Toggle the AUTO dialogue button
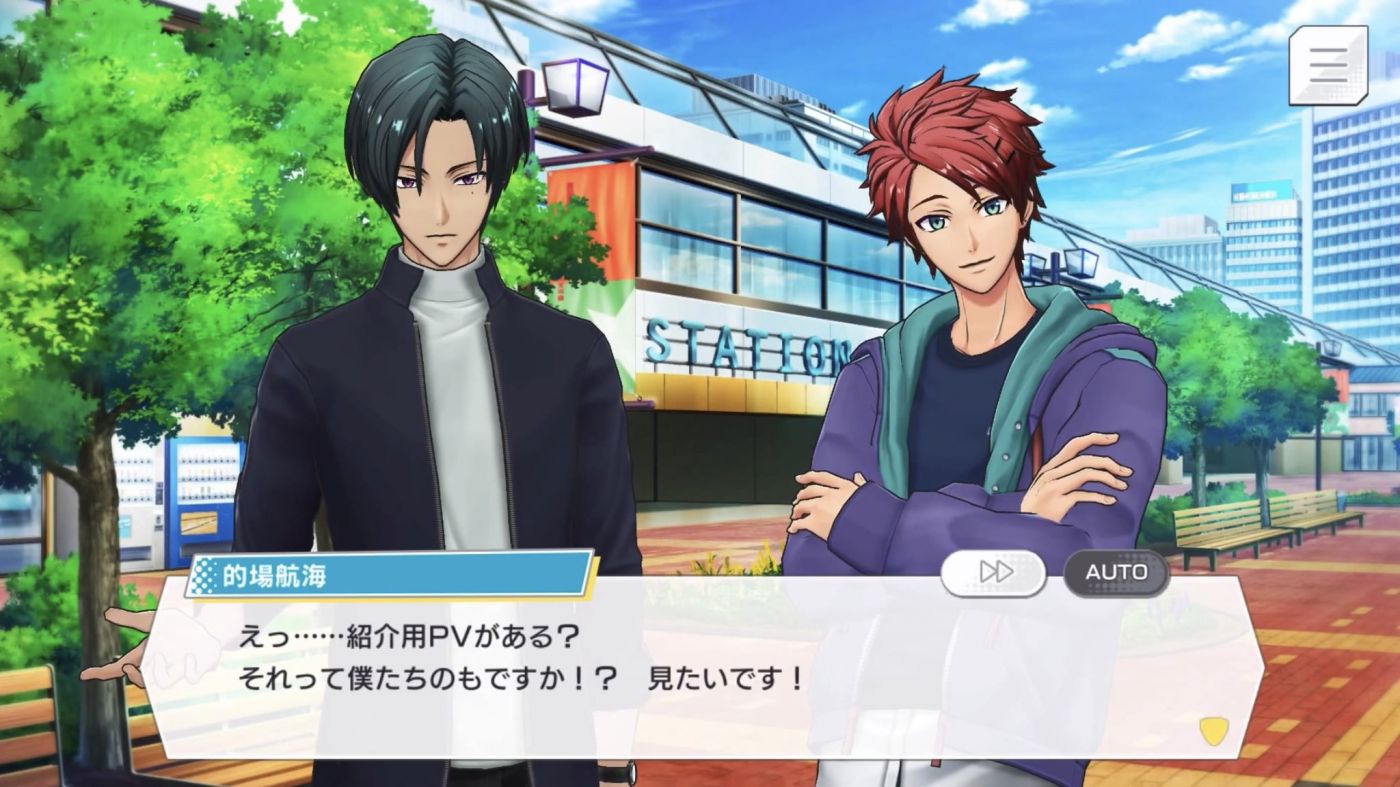The image size is (1400, 787). 1116,572
